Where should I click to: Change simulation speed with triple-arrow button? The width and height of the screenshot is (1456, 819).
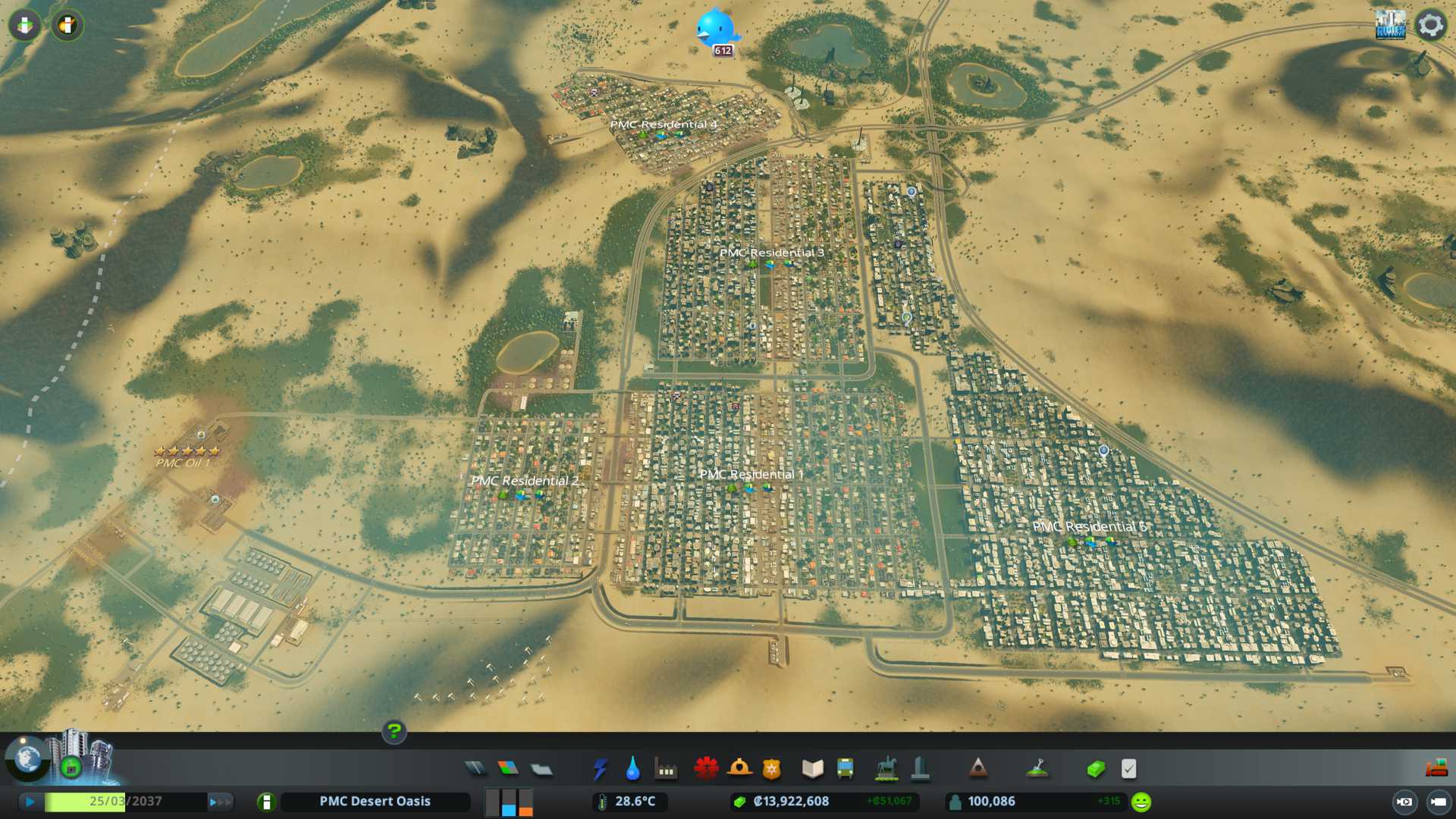click(220, 802)
